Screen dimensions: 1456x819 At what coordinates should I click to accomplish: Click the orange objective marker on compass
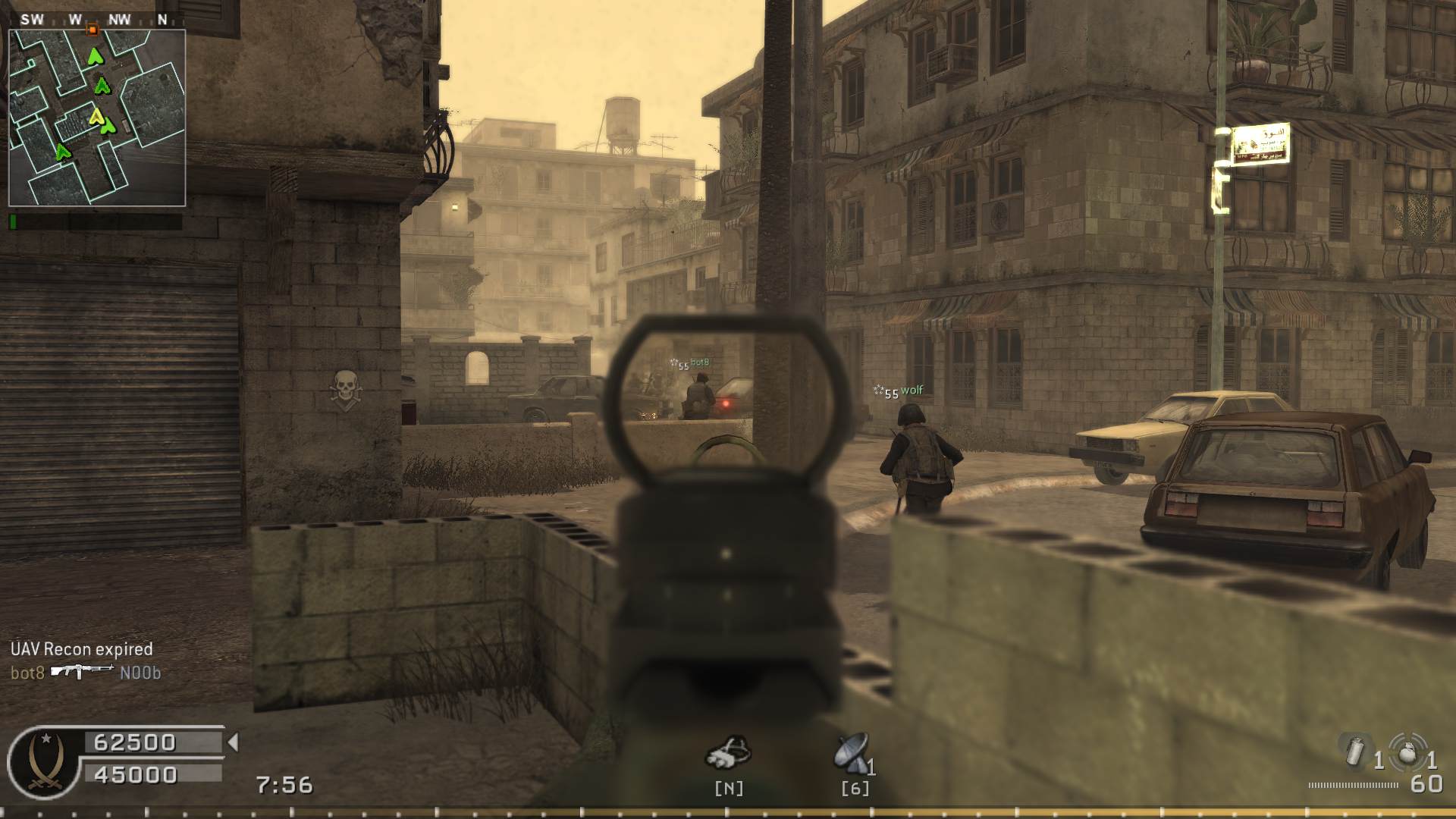(x=93, y=30)
